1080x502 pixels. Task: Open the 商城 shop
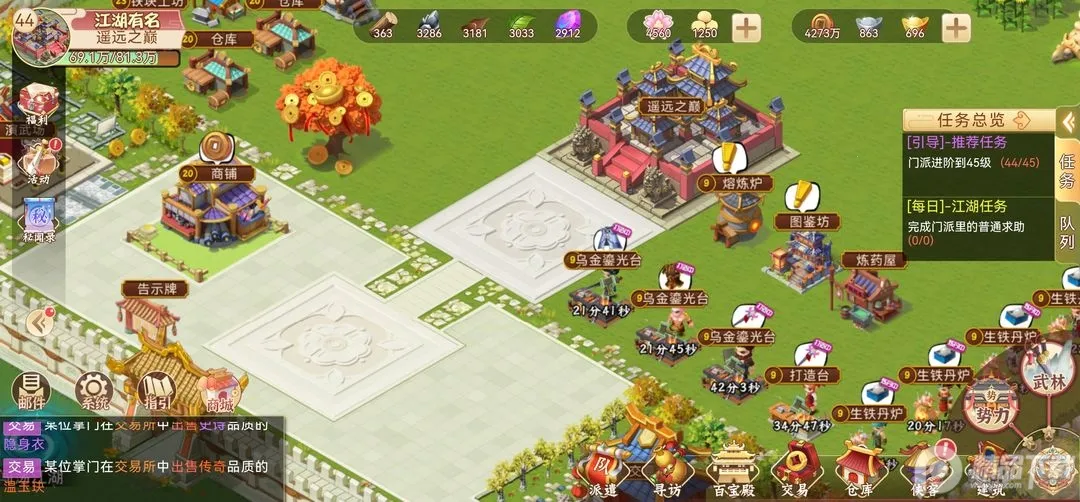(x=218, y=391)
